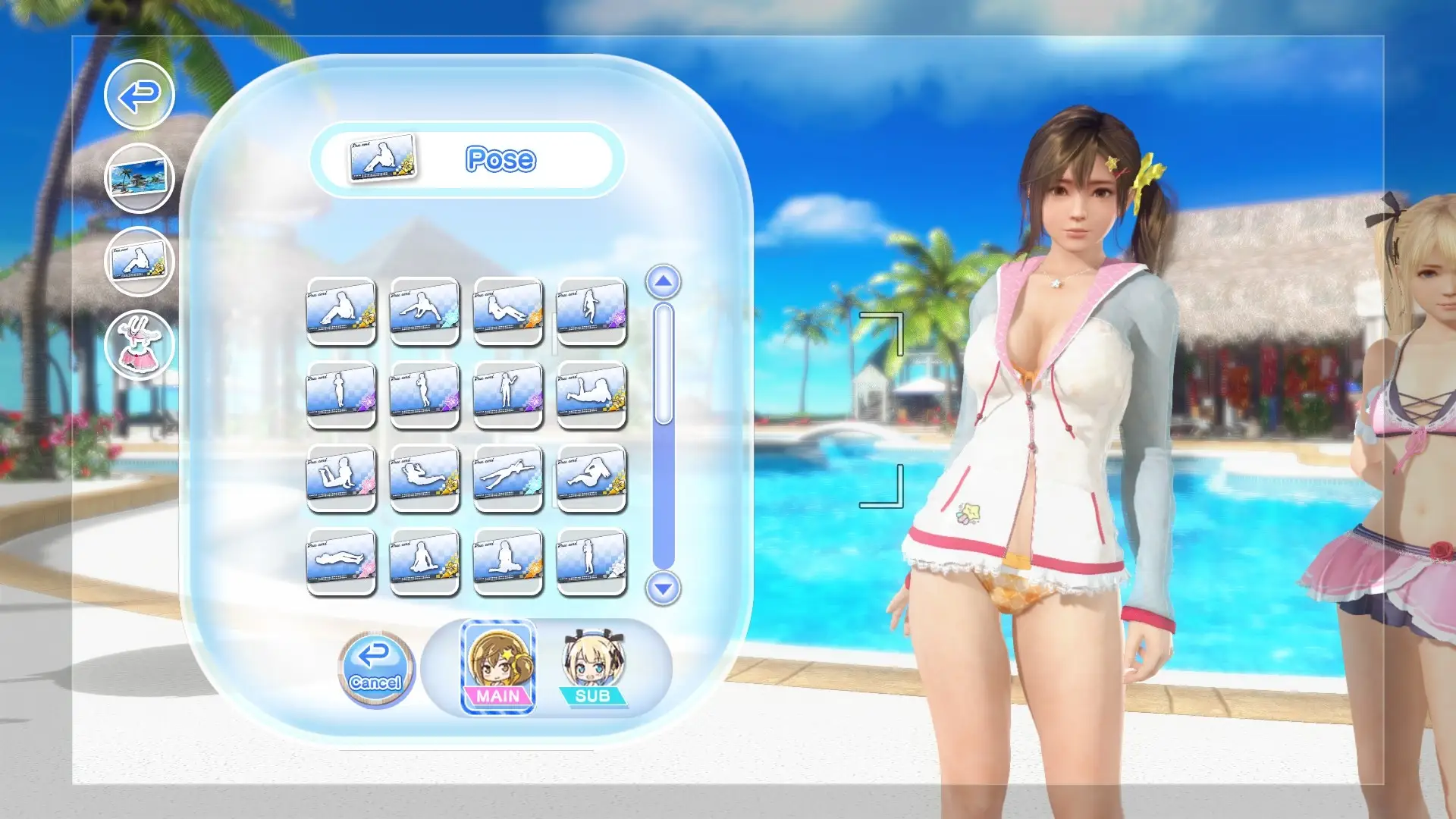This screenshot has height=819, width=1456.
Task: Select the MAIN character portrait
Action: (498, 669)
